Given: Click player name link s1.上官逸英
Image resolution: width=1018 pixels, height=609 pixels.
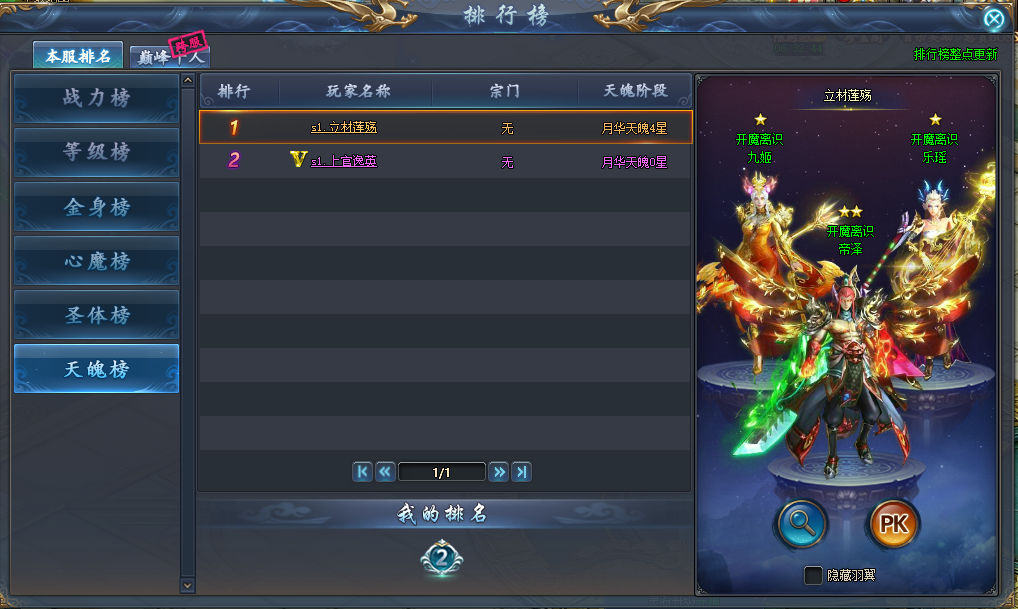Looking at the screenshot, I should (x=343, y=161).
